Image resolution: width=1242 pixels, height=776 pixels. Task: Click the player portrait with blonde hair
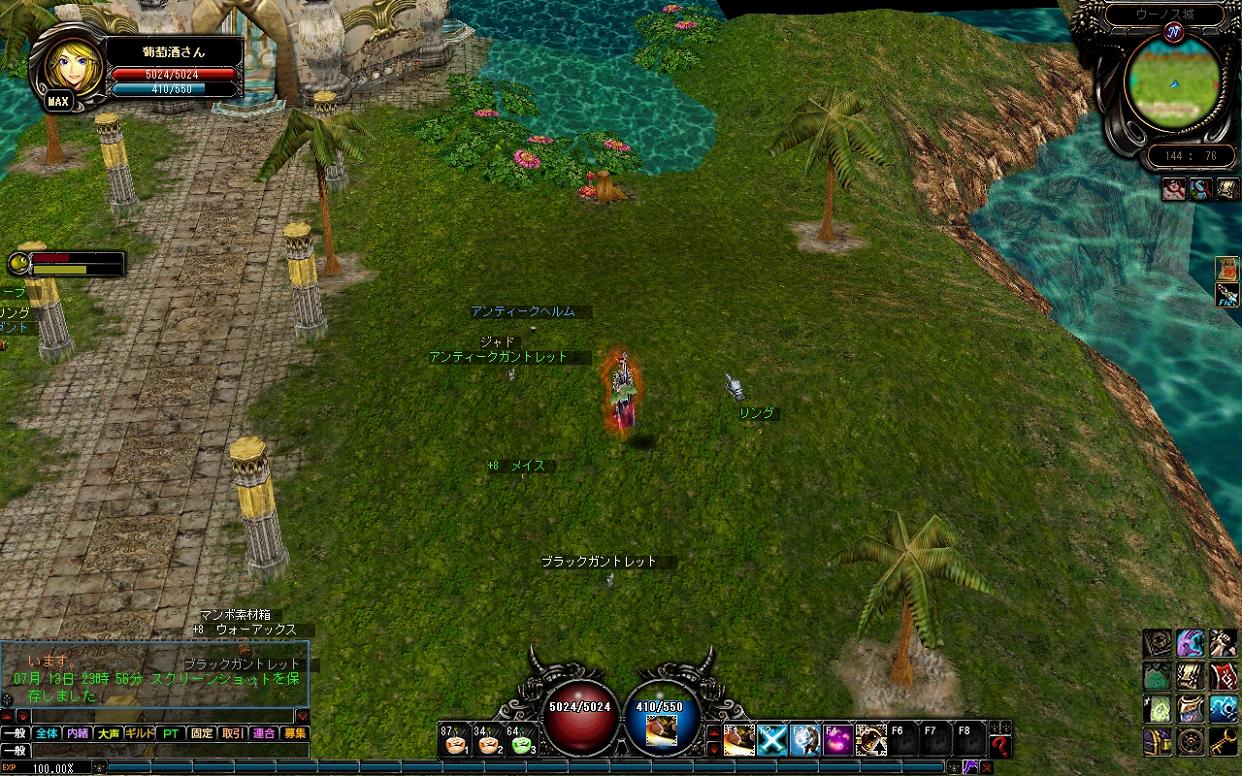69,64
